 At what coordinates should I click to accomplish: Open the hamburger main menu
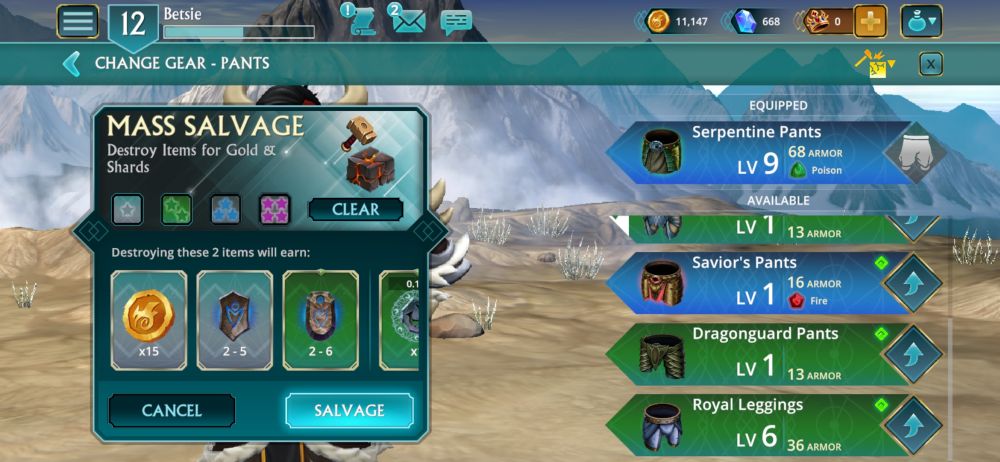[x=78, y=21]
